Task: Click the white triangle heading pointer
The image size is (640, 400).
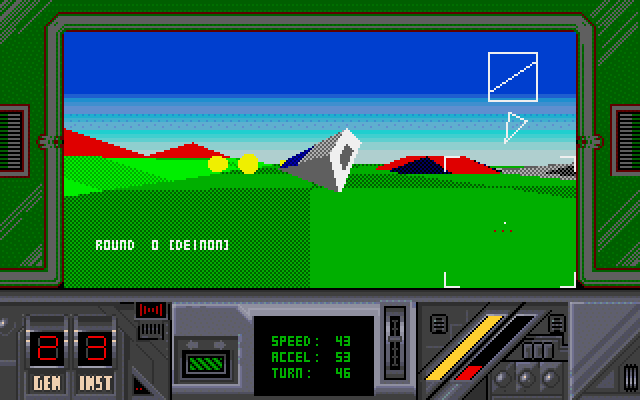Action: coord(515,127)
